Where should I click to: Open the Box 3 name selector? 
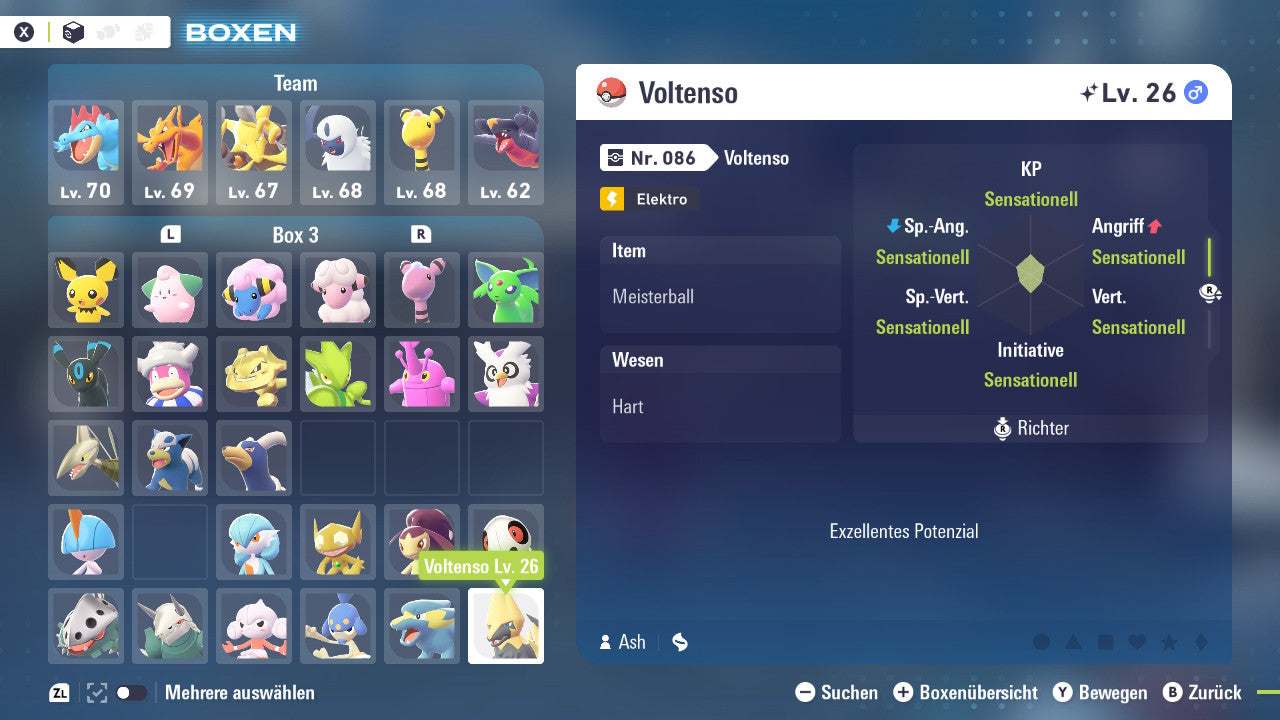(296, 235)
